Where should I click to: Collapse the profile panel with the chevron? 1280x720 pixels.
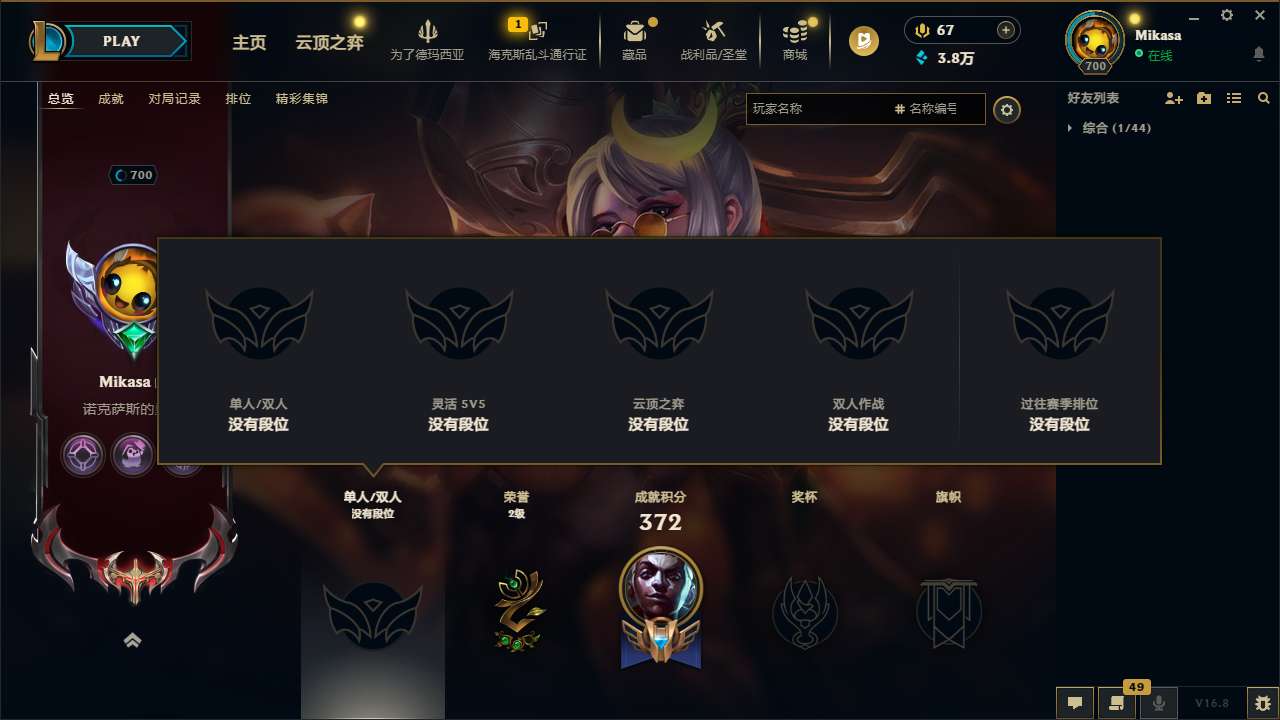coord(133,640)
